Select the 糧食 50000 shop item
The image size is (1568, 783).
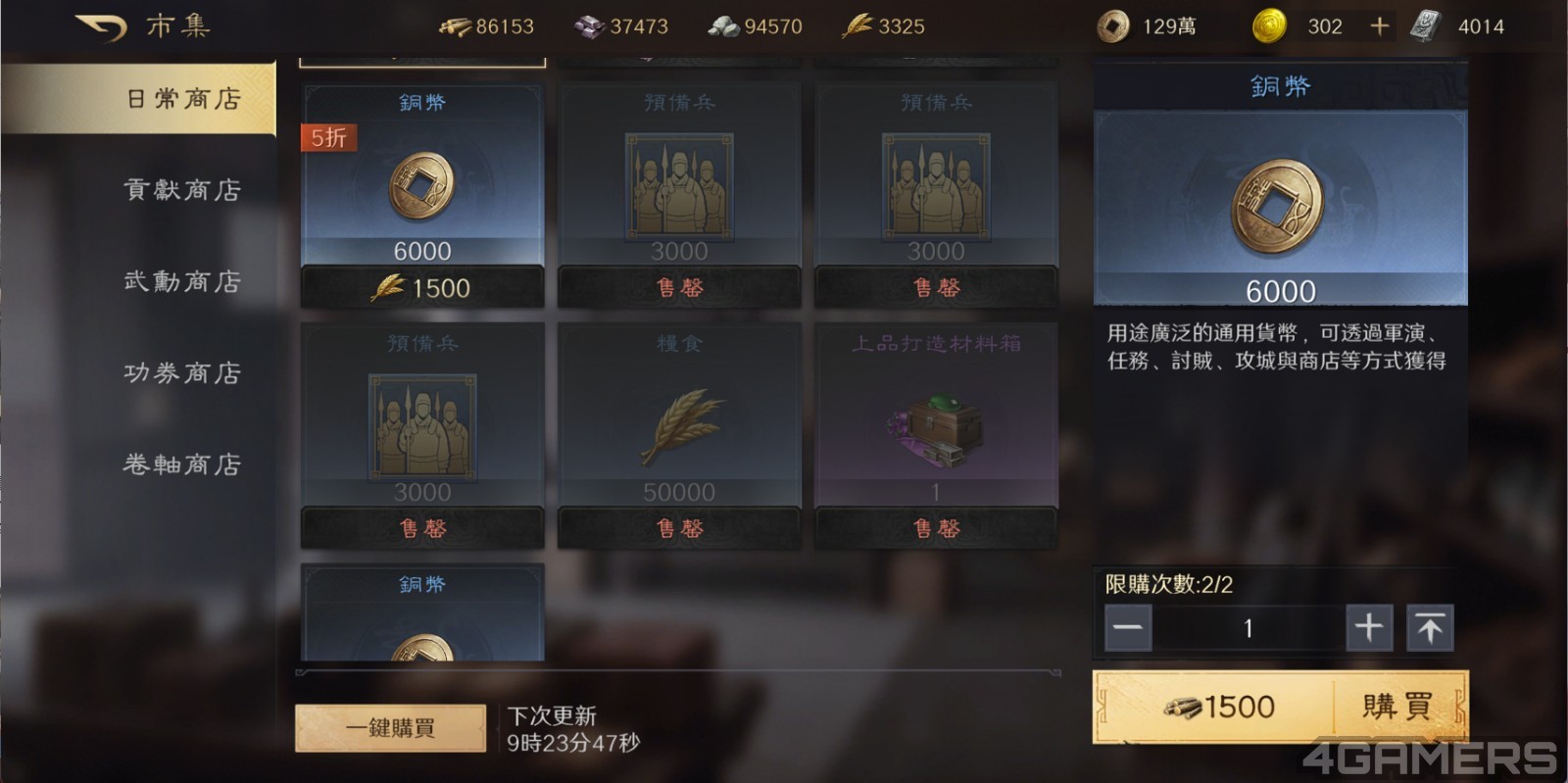[680, 421]
